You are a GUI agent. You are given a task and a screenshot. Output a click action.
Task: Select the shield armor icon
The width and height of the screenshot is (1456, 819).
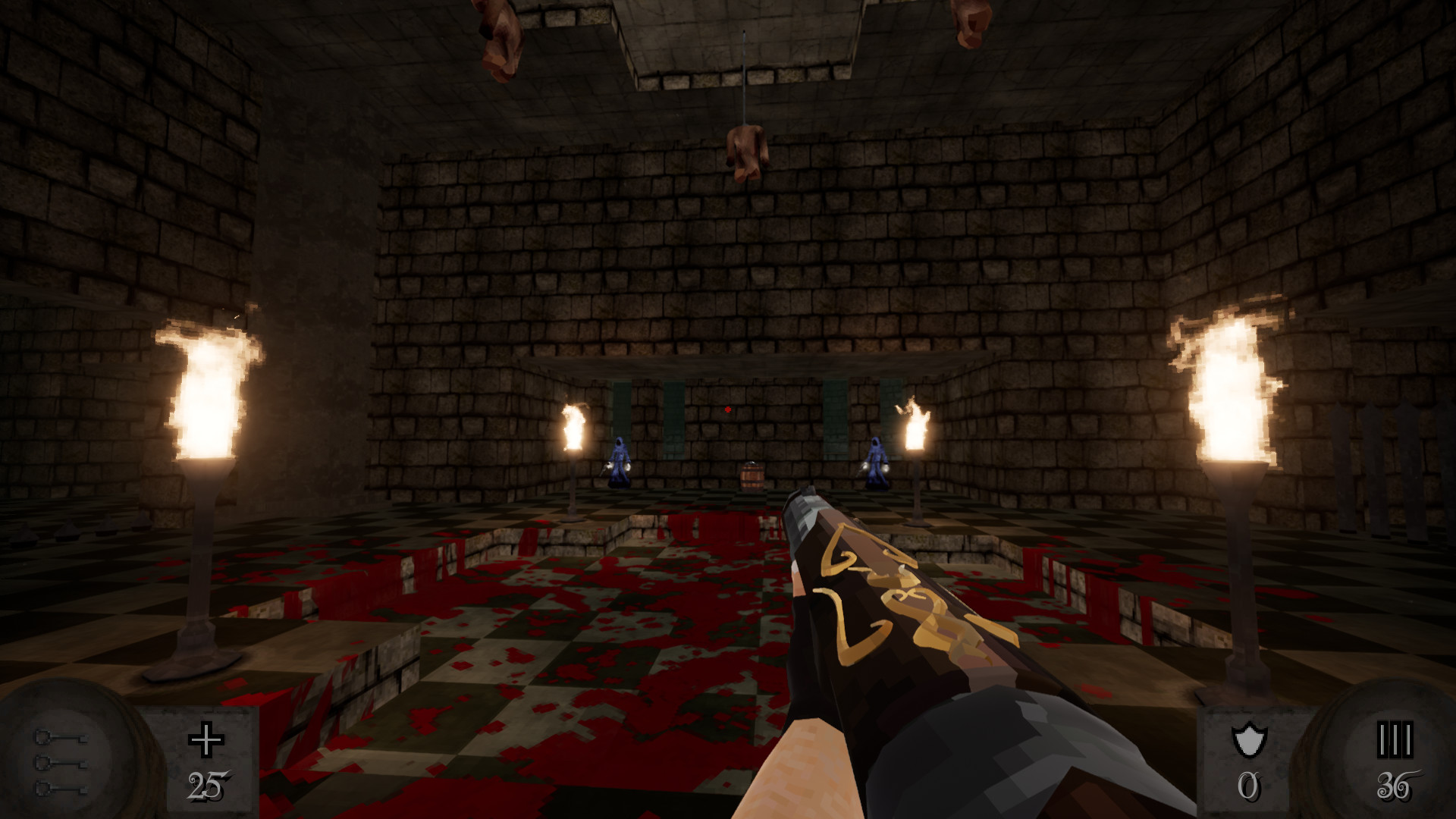coord(1249,739)
